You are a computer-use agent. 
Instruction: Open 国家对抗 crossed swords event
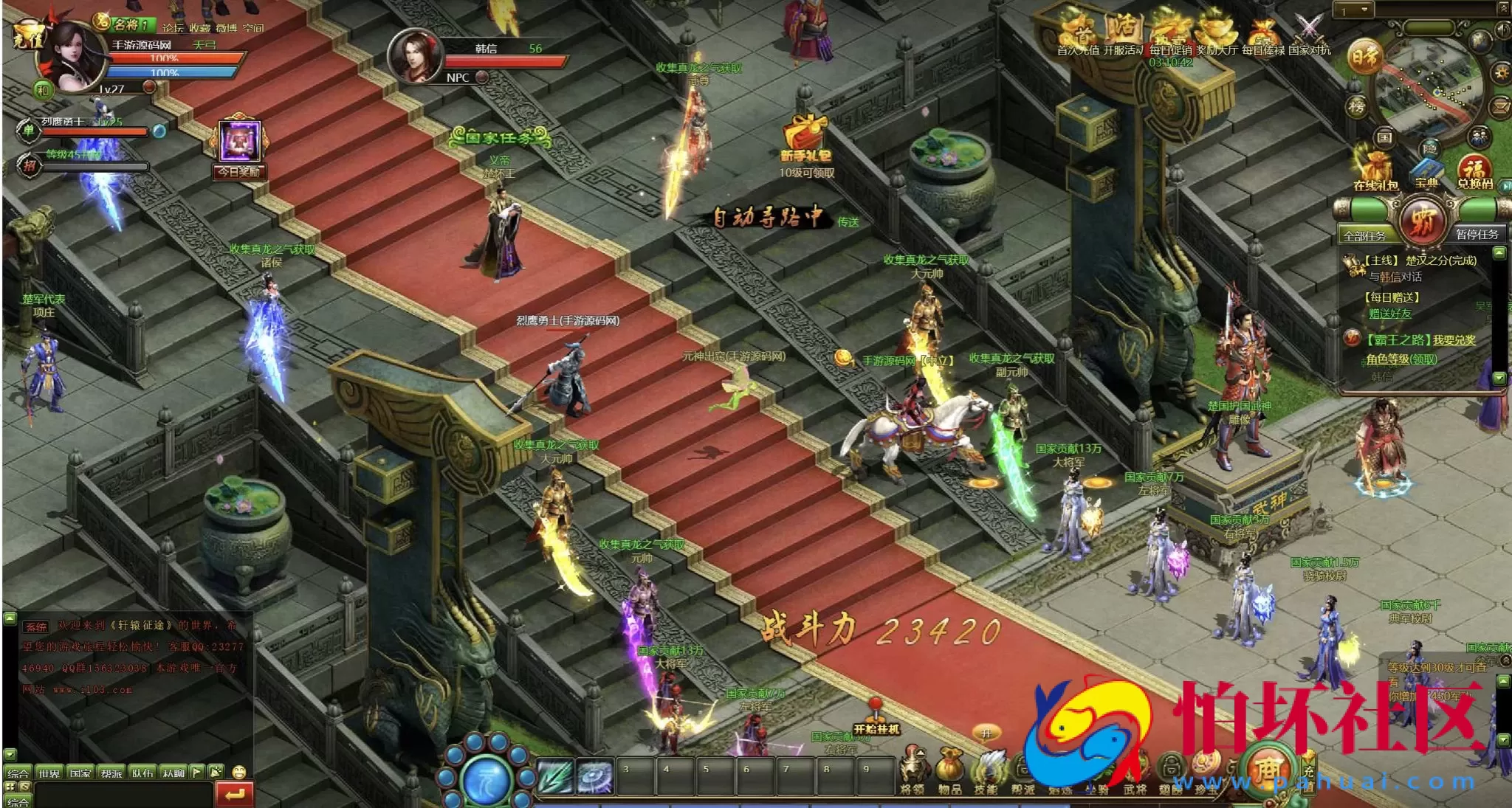coord(1309,32)
